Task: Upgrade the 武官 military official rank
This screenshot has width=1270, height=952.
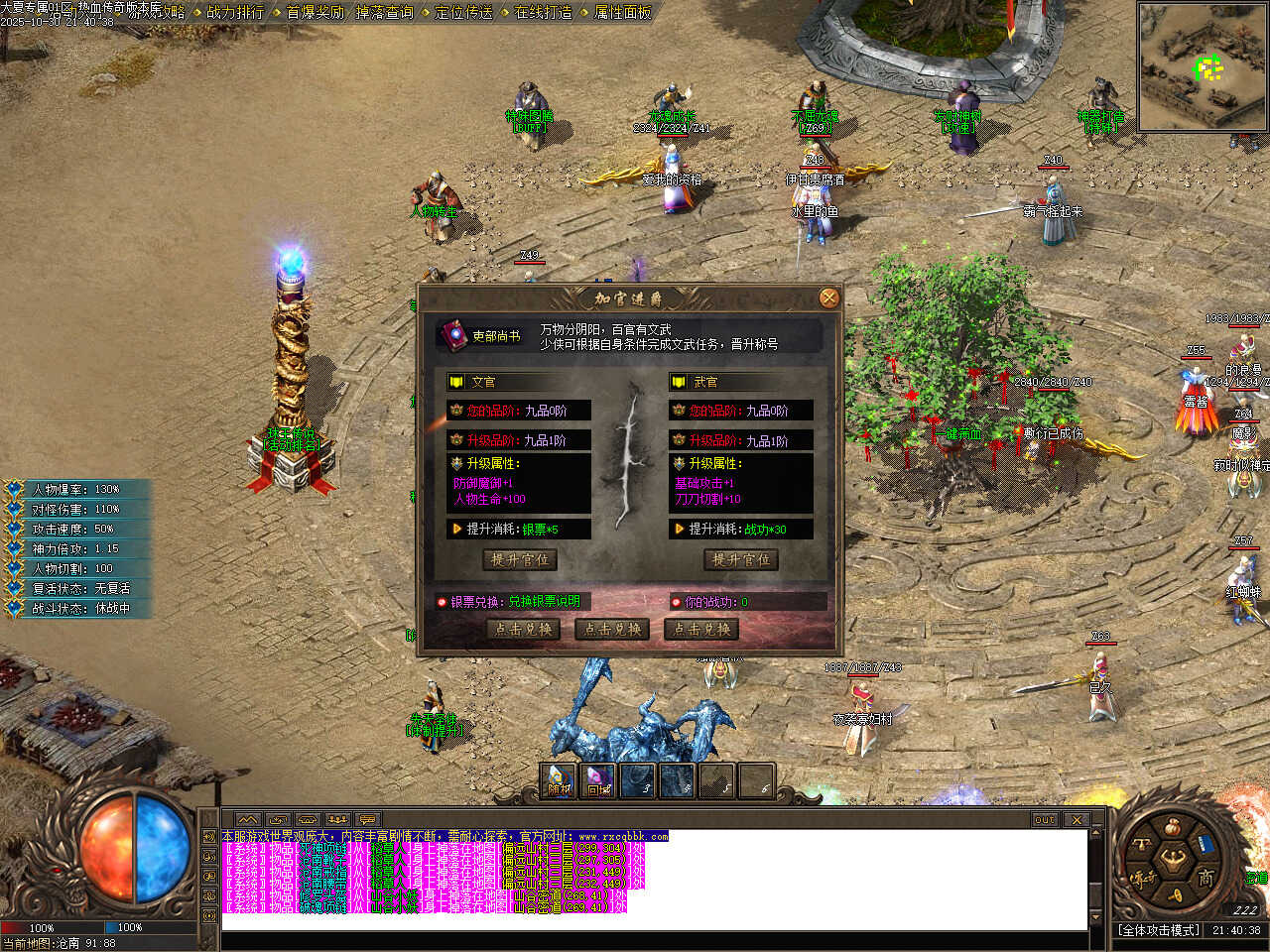Action: tap(741, 560)
